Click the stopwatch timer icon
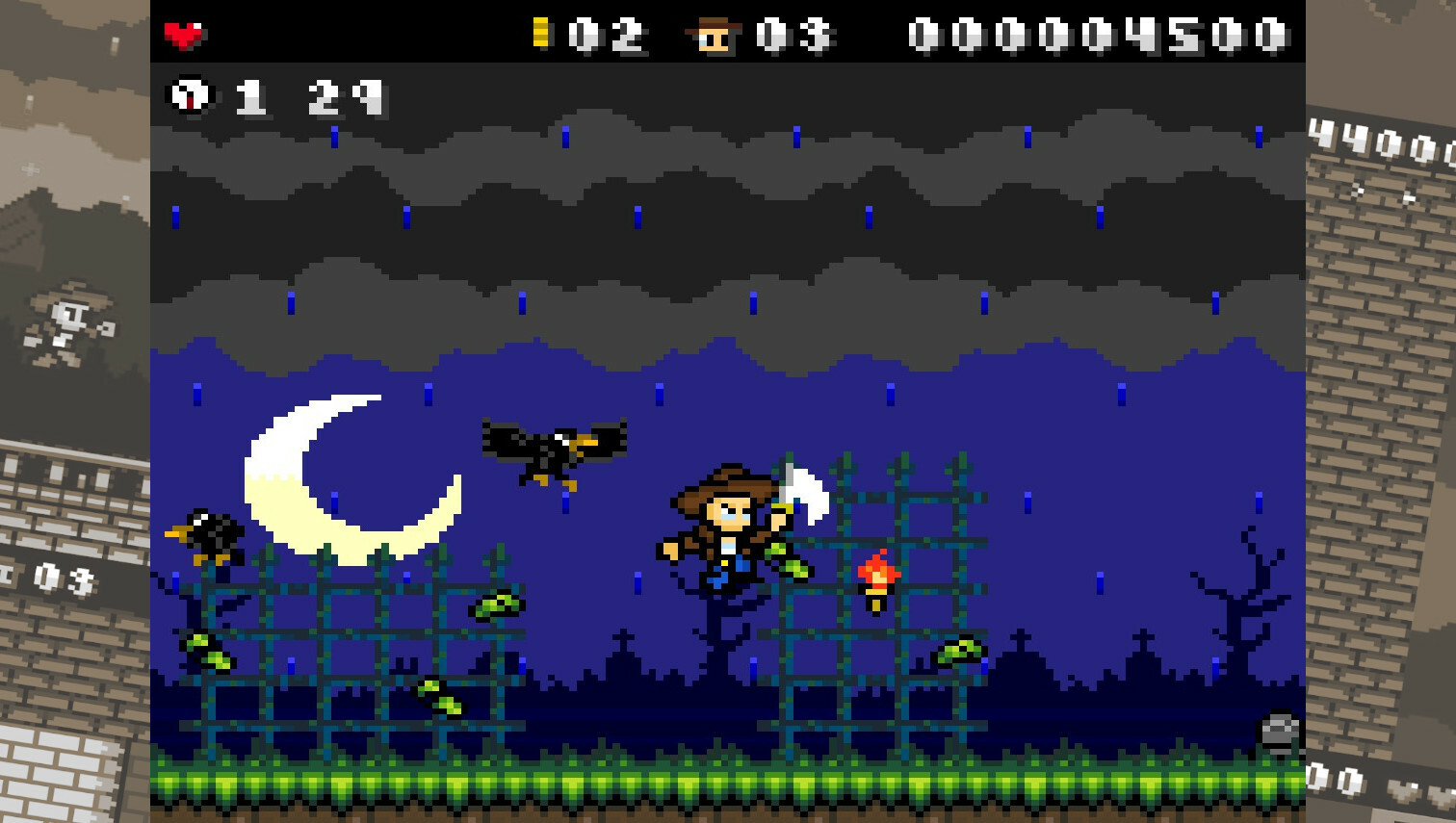Image resolution: width=1456 pixels, height=823 pixels. pyautogui.click(x=190, y=94)
